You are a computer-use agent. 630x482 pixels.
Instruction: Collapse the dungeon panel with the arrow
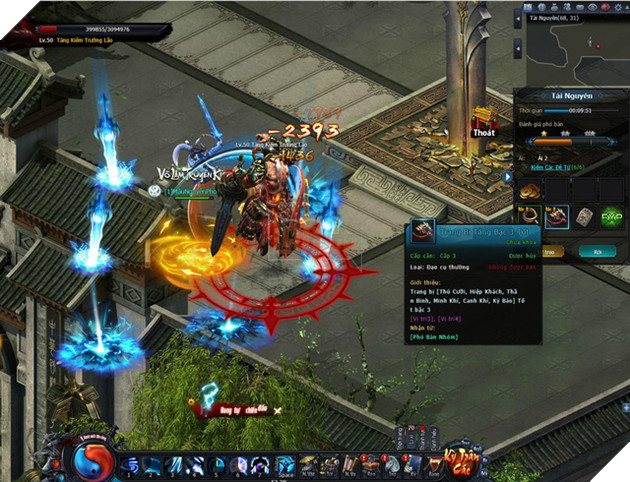508,177
